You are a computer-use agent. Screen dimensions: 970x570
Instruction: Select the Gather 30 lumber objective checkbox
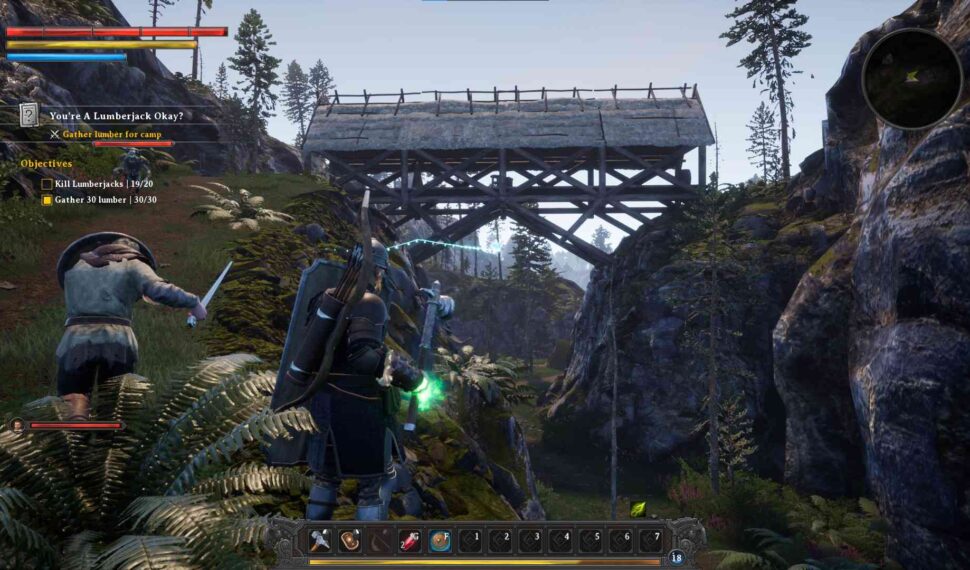[x=47, y=200]
